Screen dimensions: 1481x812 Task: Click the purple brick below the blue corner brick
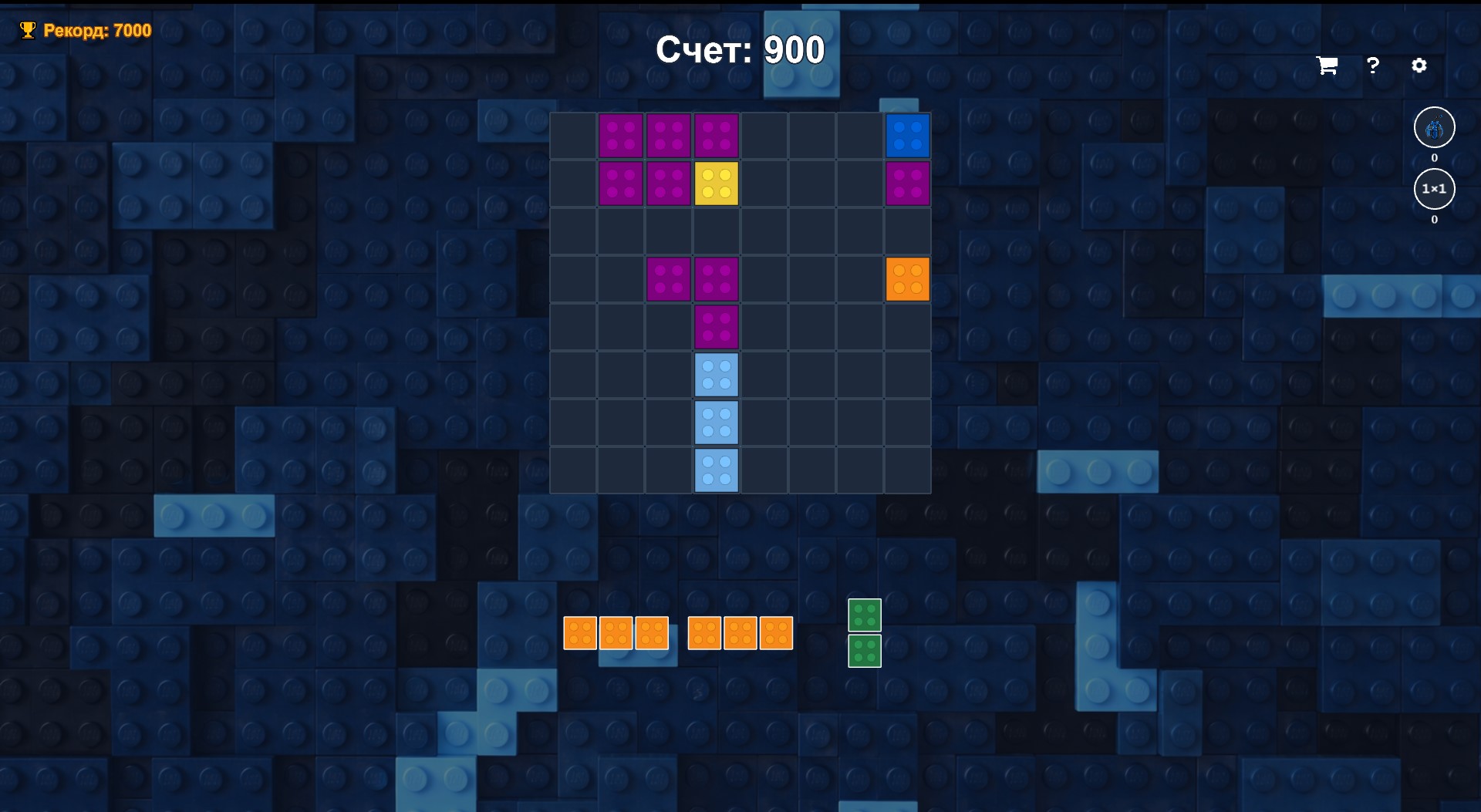click(909, 184)
